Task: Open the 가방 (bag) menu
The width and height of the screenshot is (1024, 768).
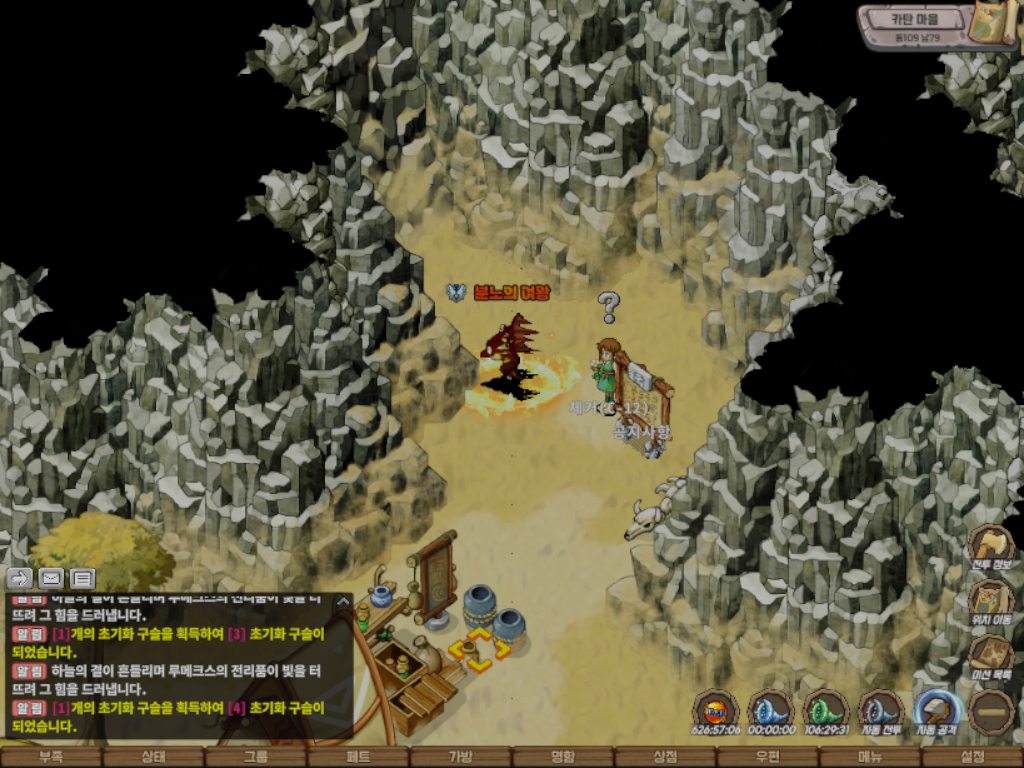Action: pos(460,757)
